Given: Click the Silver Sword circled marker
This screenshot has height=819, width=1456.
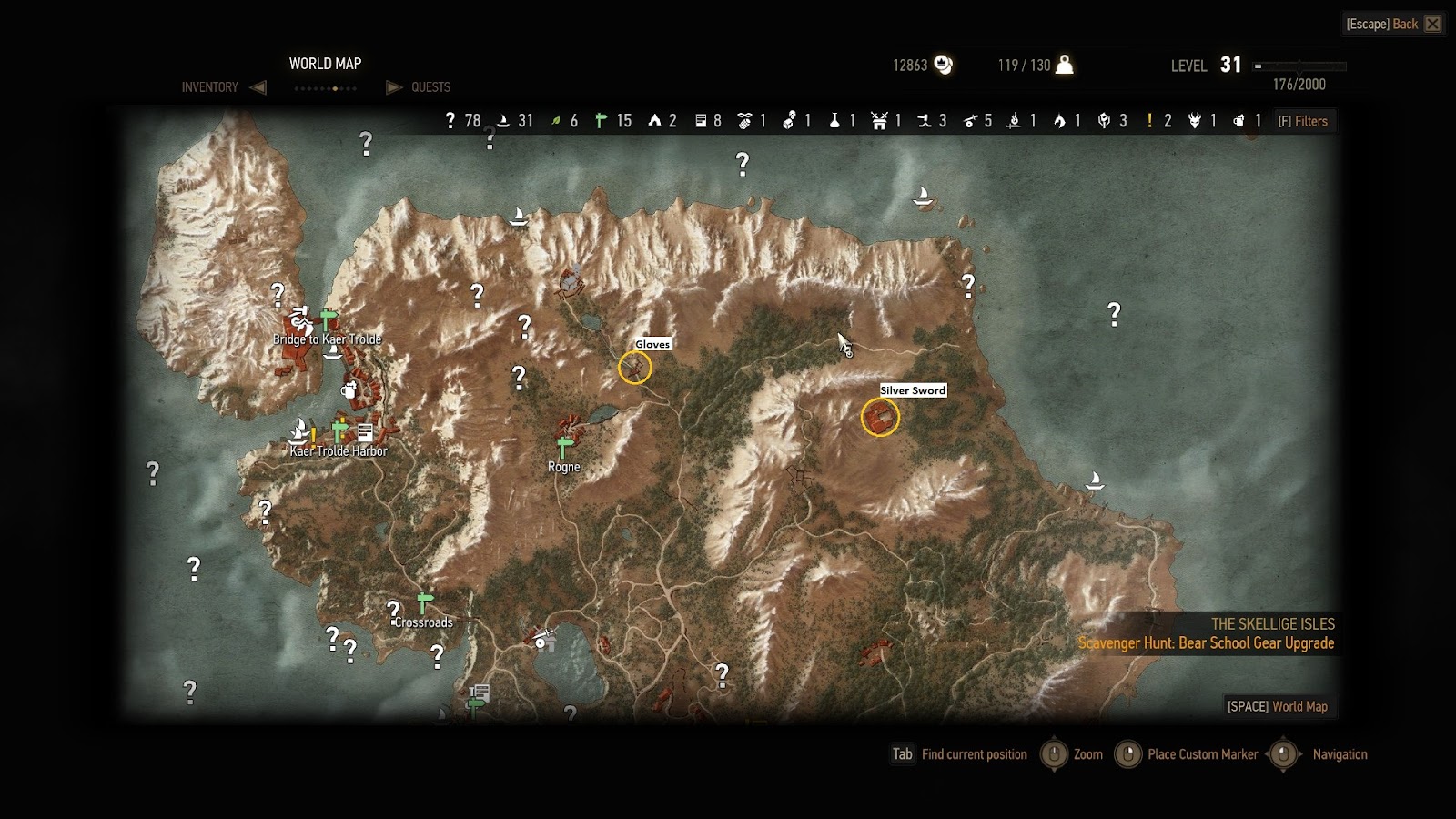Looking at the screenshot, I should pos(880,418).
